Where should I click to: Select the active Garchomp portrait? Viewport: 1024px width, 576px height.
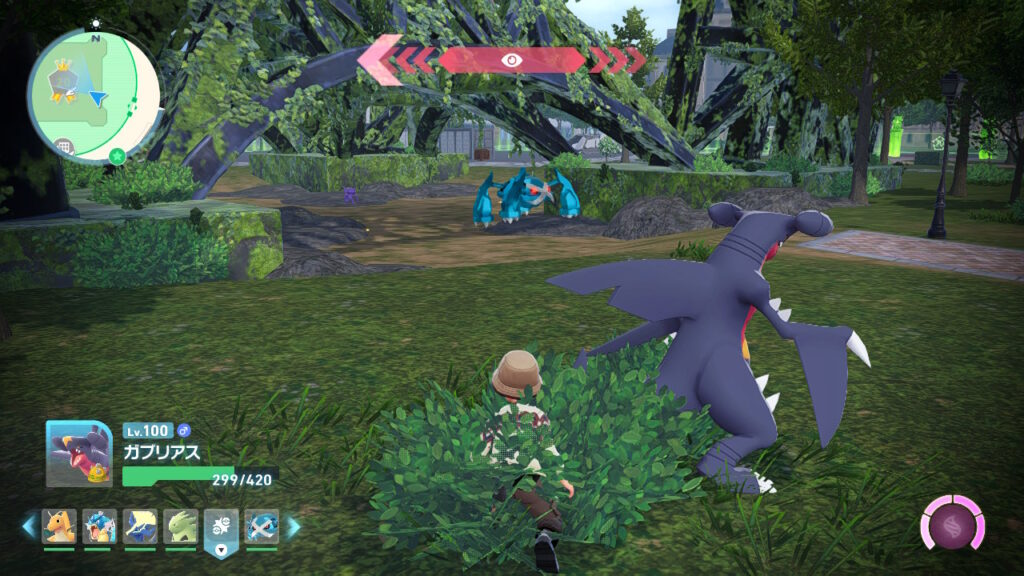[x=79, y=453]
